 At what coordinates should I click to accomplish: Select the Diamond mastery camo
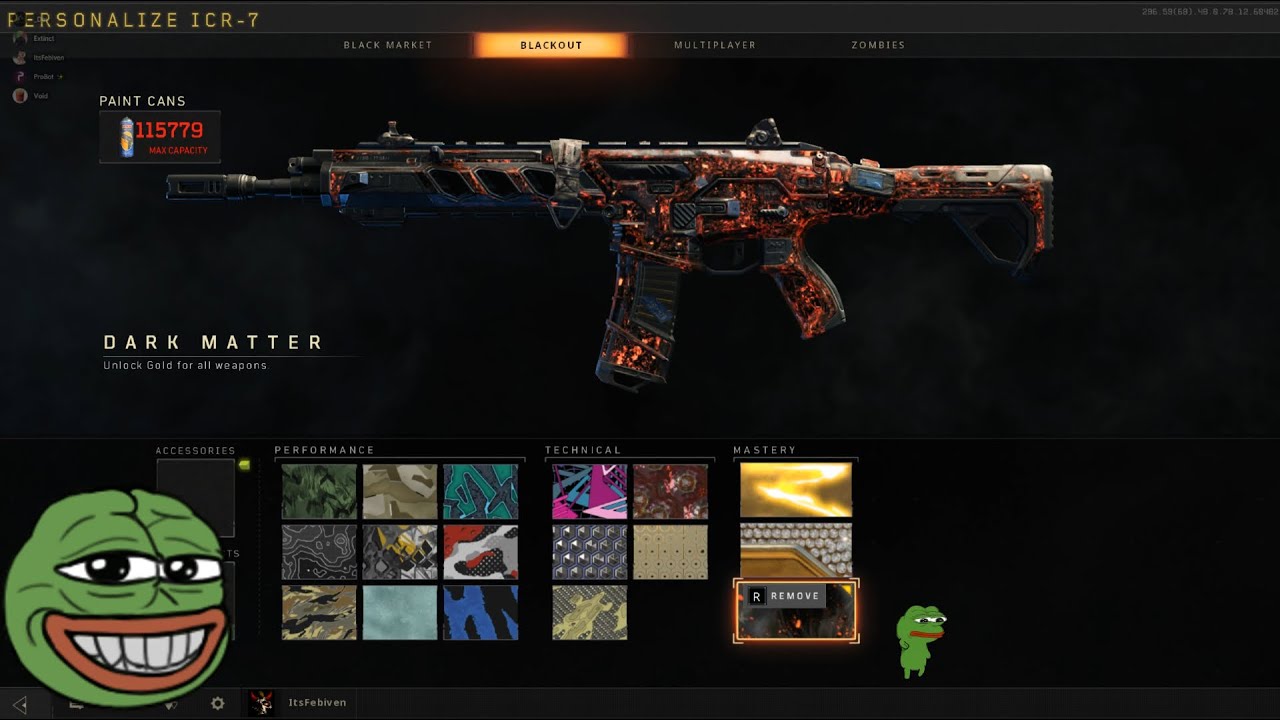(x=796, y=549)
